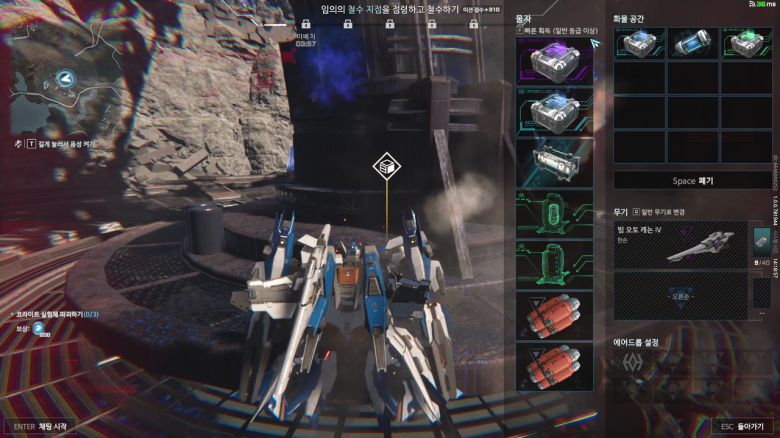Go back with the 돌아가기 button

[x=741, y=426]
